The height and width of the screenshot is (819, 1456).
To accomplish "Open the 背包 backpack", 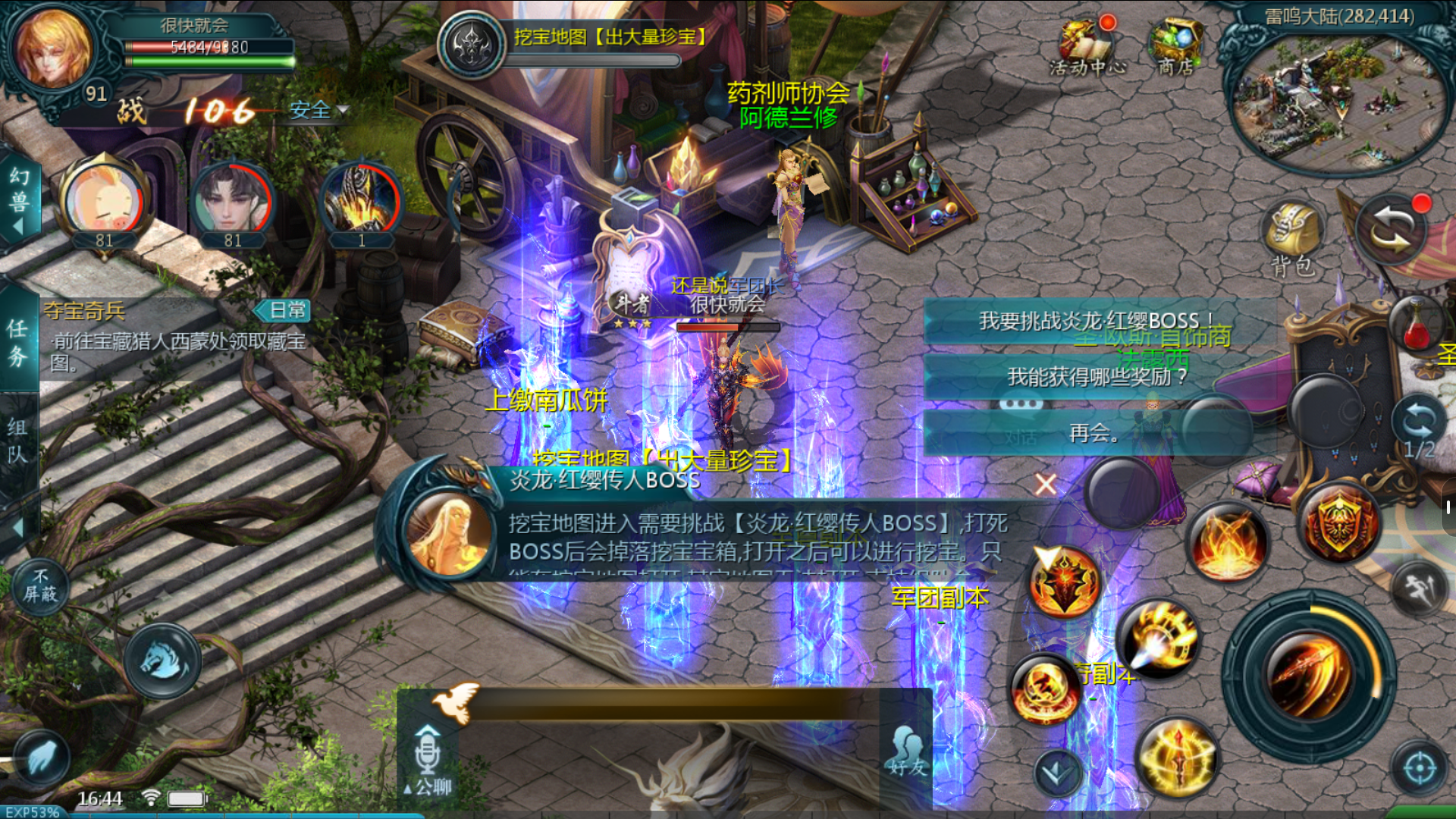I will click(x=1293, y=239).
